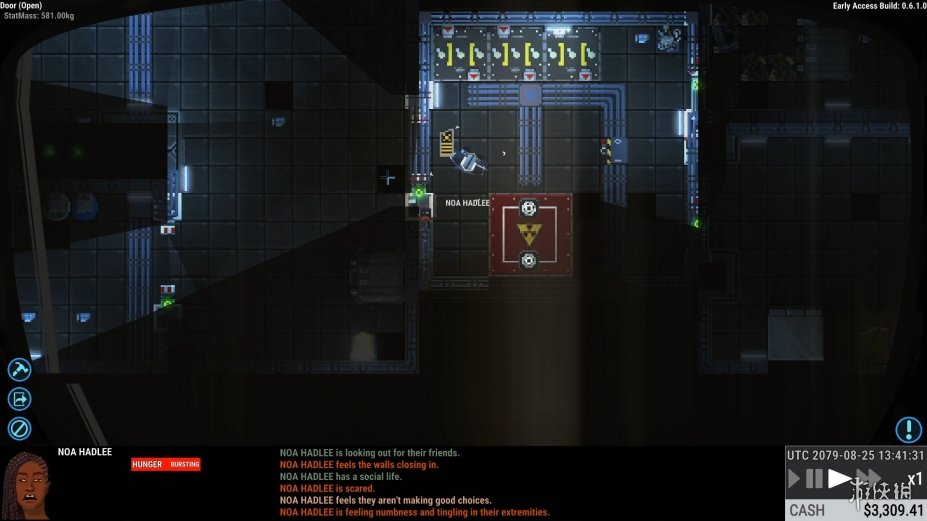927x521 pixels.
Task: Pause the game with the pause button
Action: (x=815, y=479)
